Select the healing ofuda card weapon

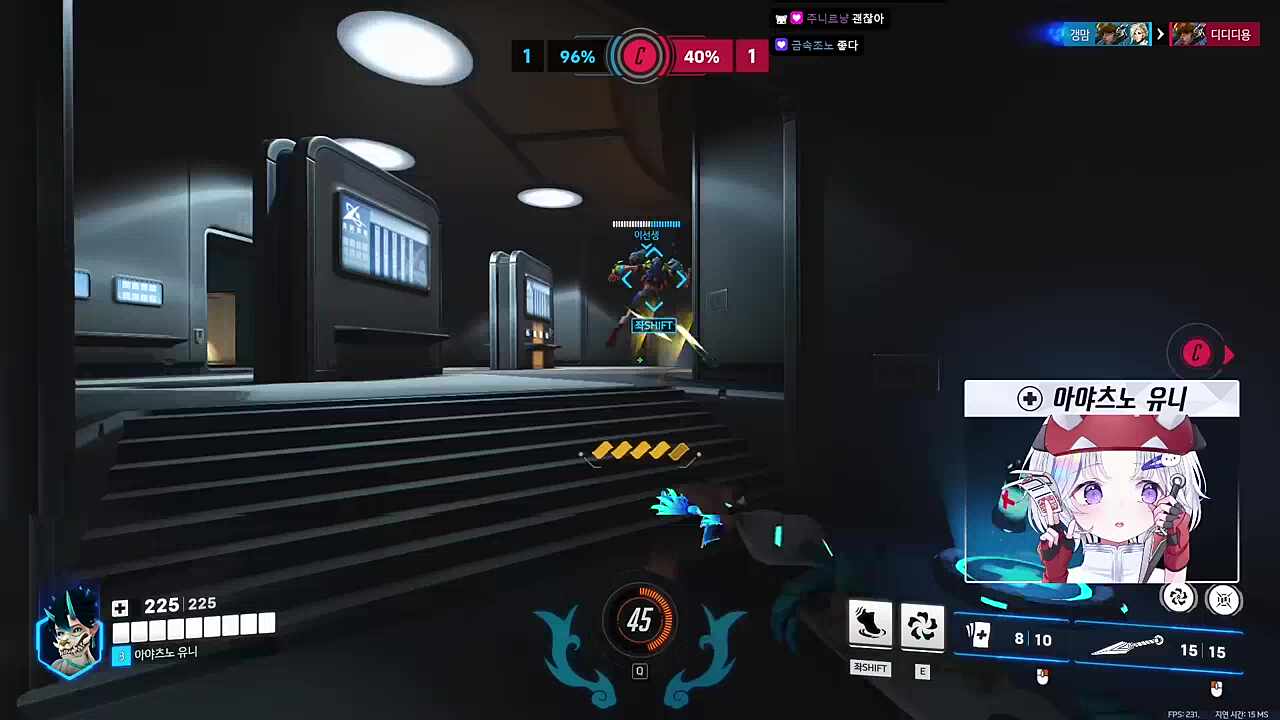1008,638
